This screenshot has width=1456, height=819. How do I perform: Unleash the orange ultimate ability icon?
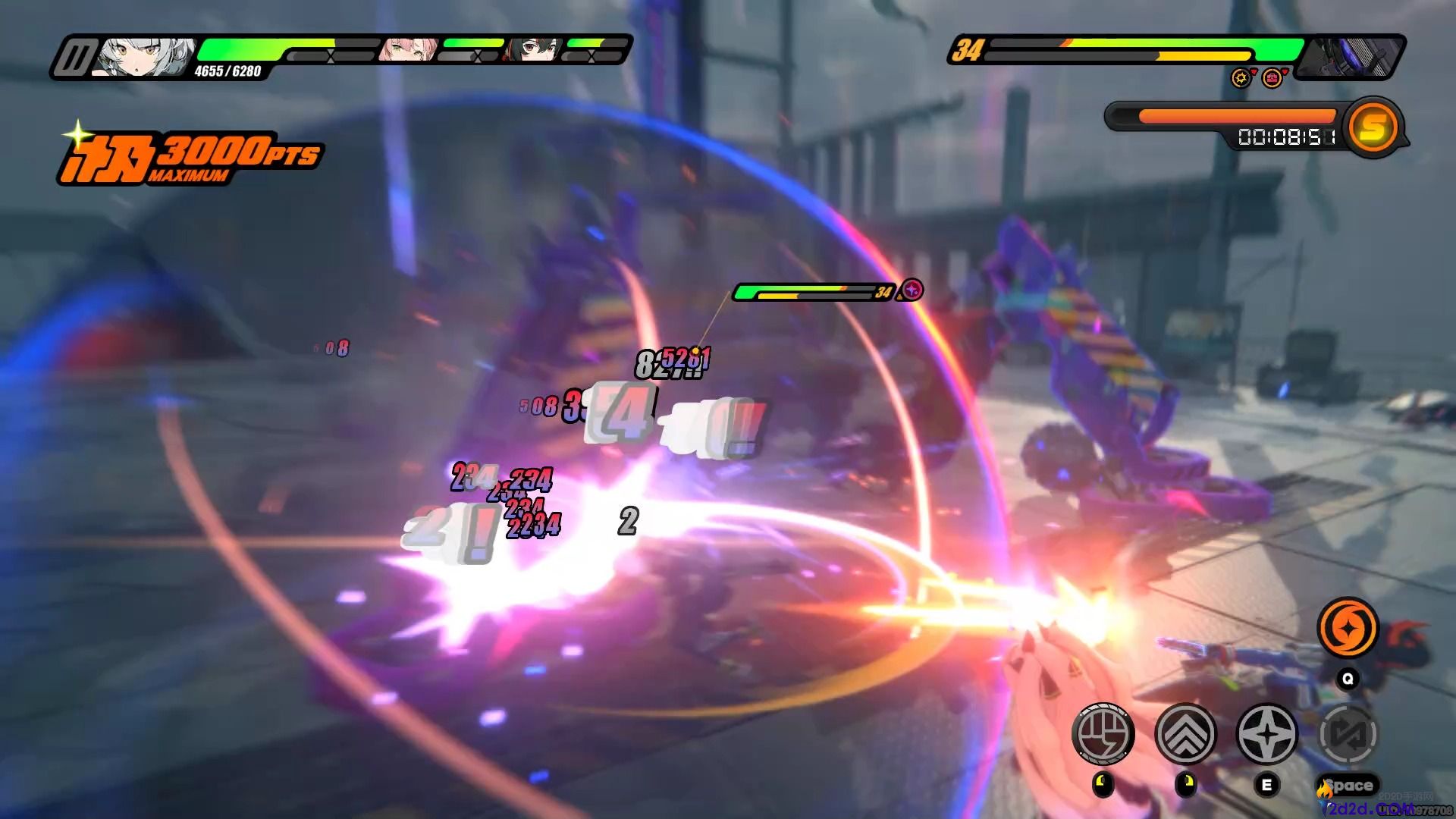1348,628
